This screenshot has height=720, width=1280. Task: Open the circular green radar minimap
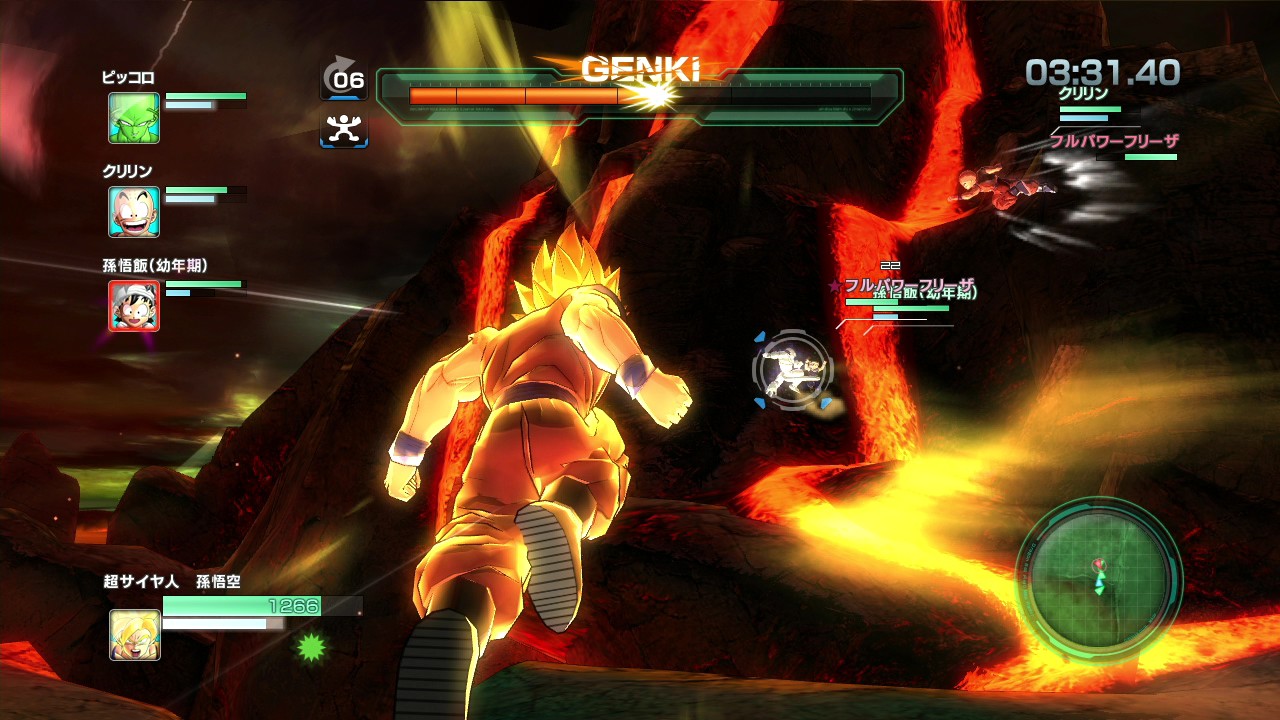coord(1099,579)
